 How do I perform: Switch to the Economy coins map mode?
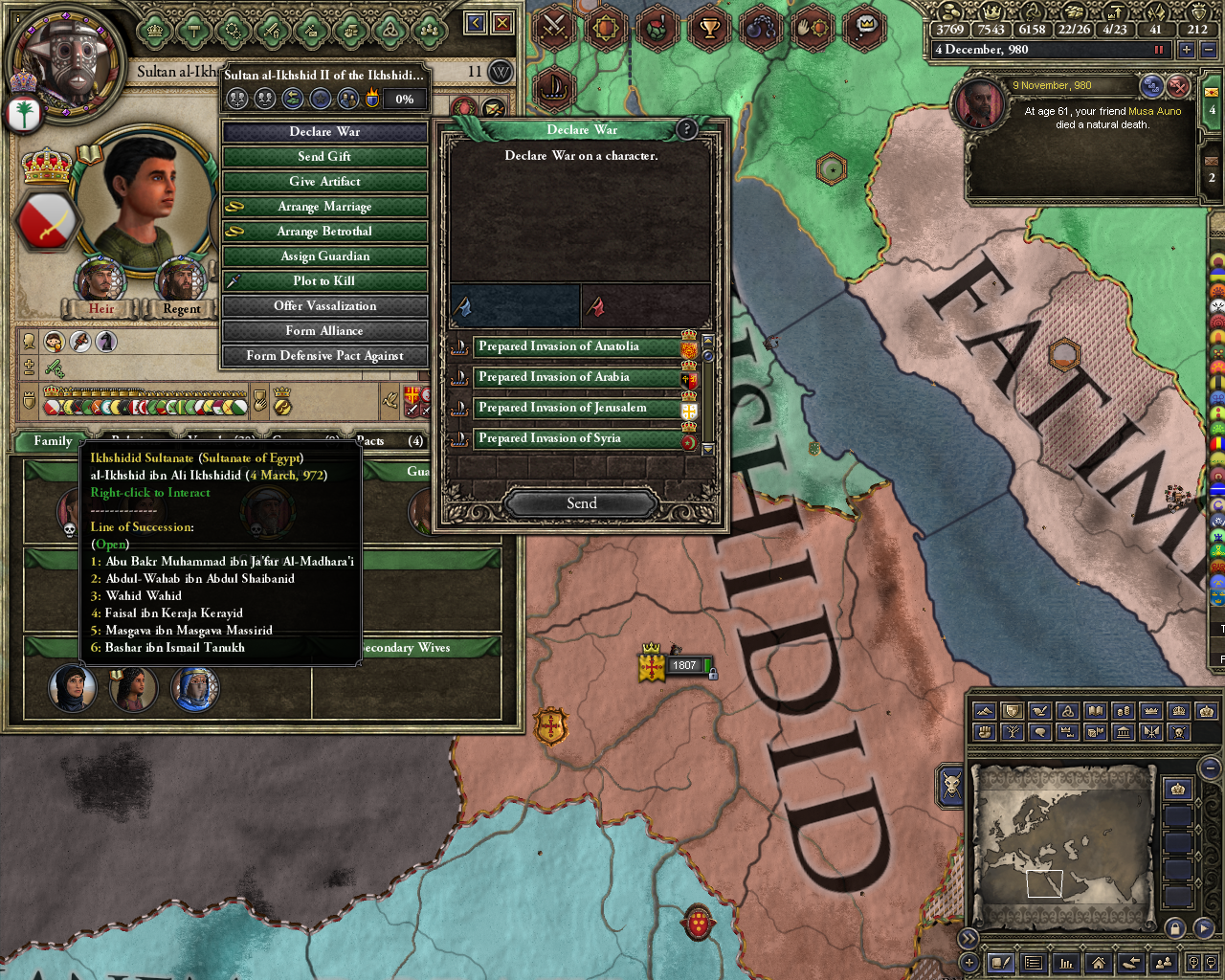pos(1123,711)
